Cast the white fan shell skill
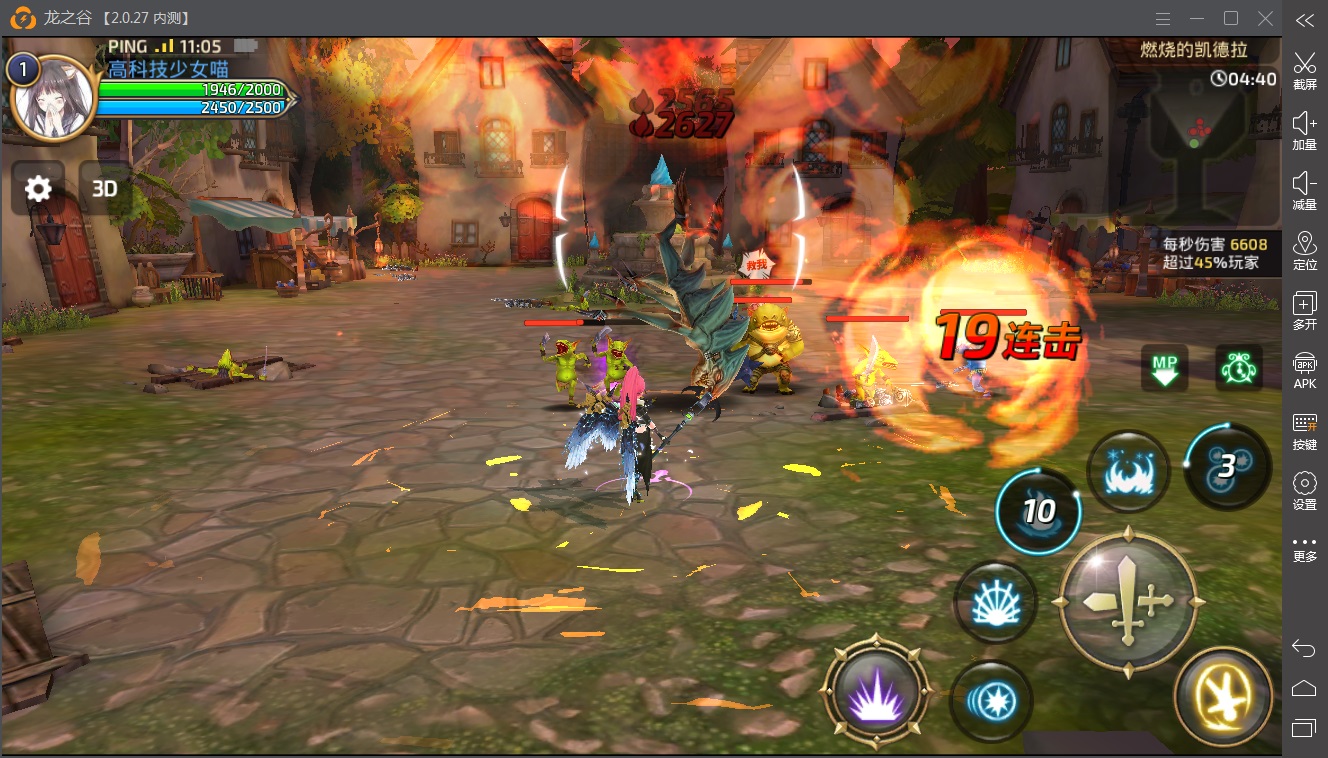 click(993, 602)
